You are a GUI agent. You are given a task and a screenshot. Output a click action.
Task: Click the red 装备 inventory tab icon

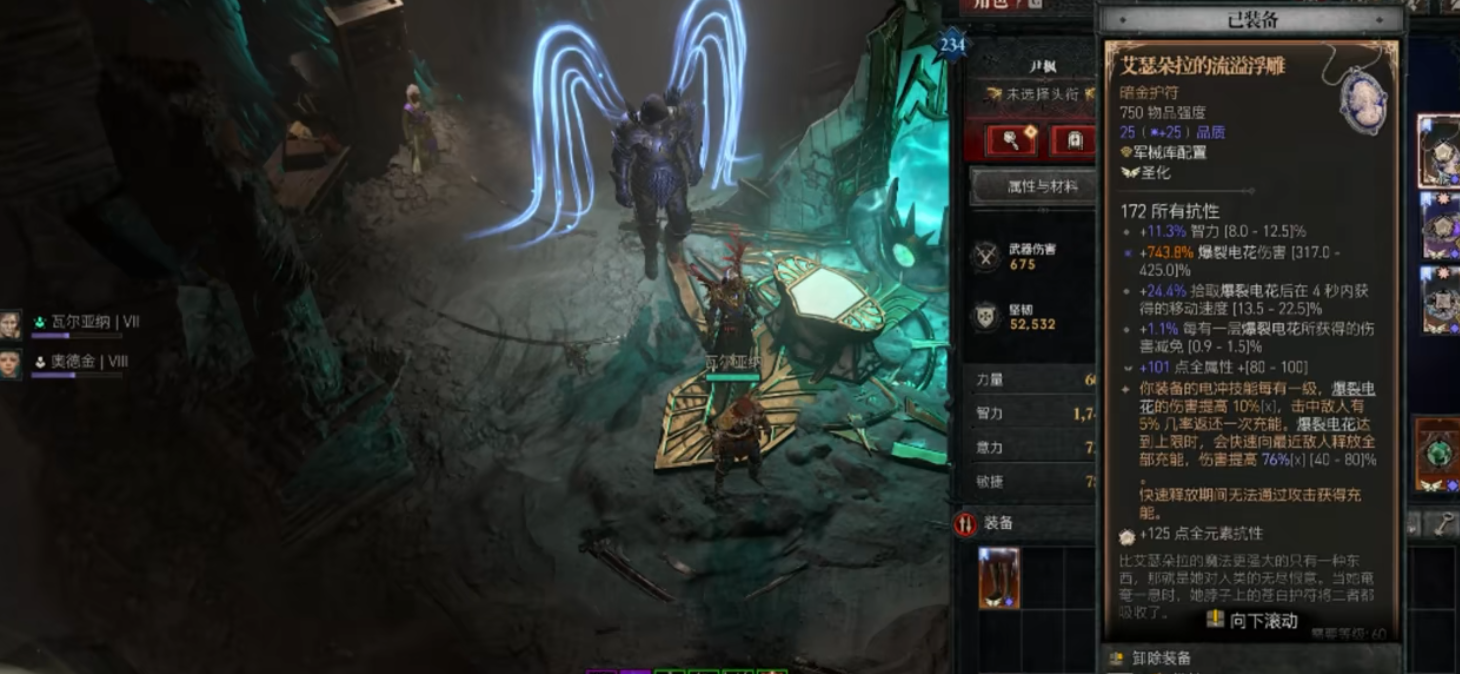[965, 524]
